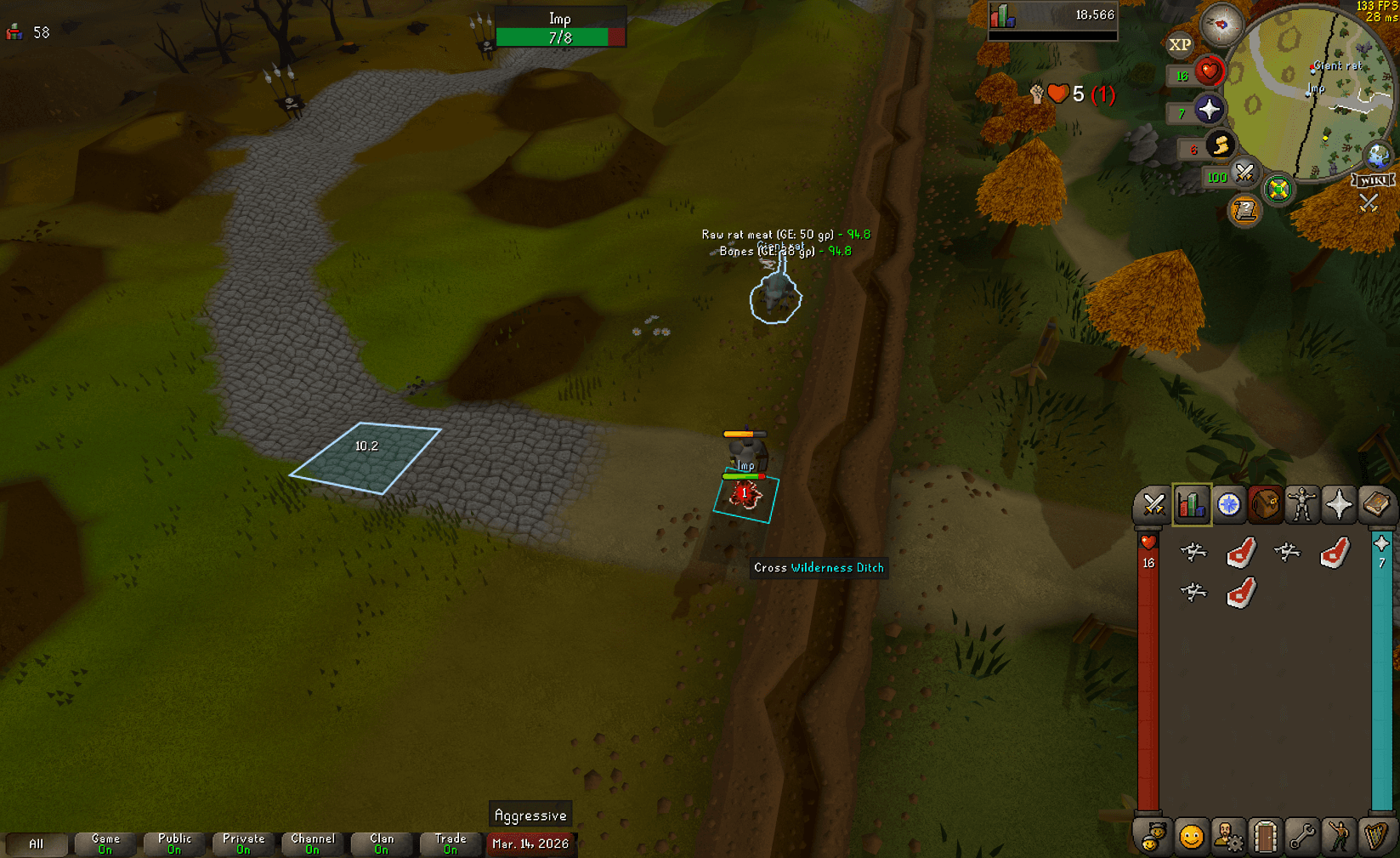1400x858 pixels.
Task: Click the Wiki lookup banner
Action: coord(1374,179)
